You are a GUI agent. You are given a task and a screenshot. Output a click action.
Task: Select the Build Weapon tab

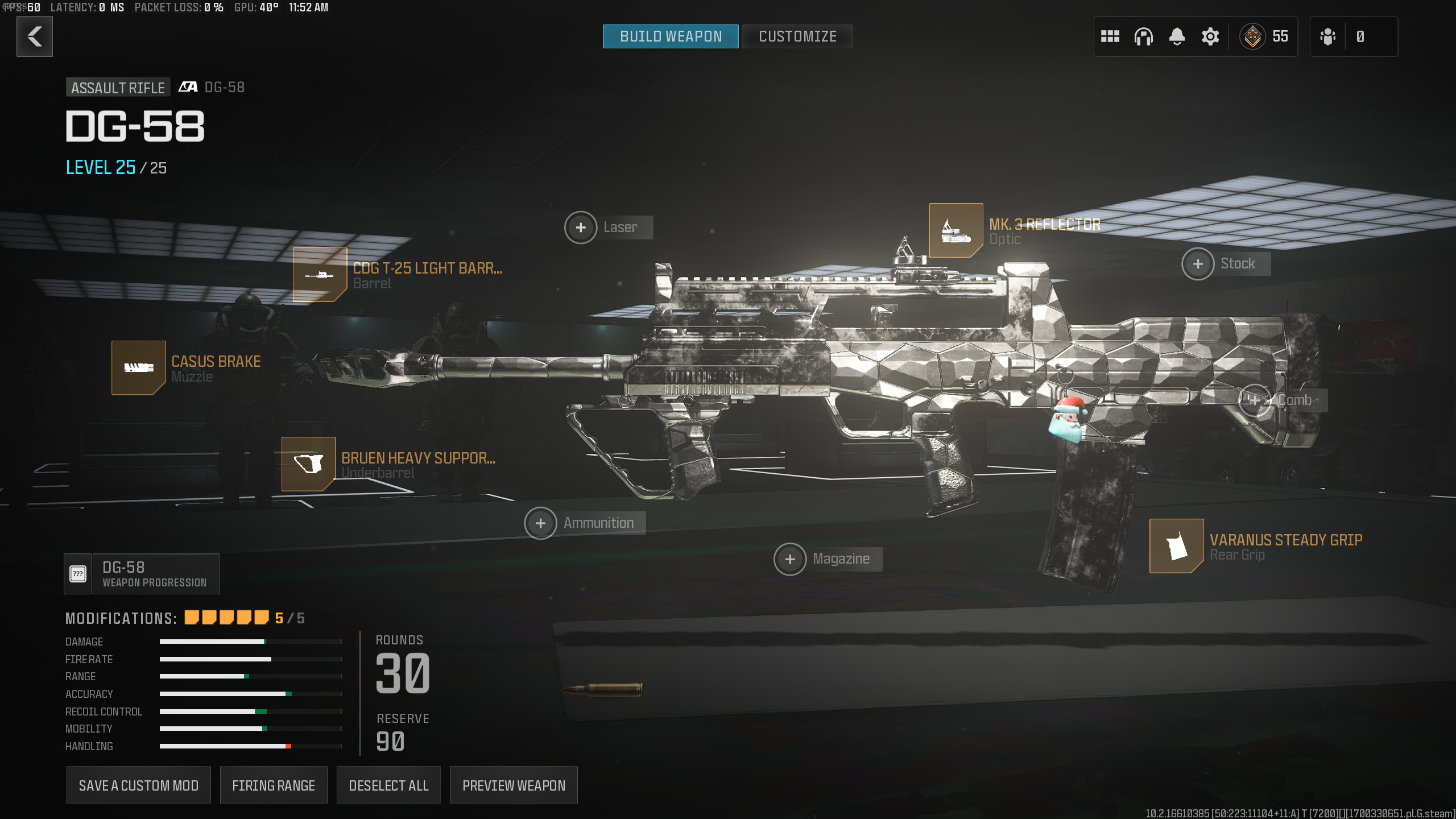pyautogui.click(x=671, y=36)
